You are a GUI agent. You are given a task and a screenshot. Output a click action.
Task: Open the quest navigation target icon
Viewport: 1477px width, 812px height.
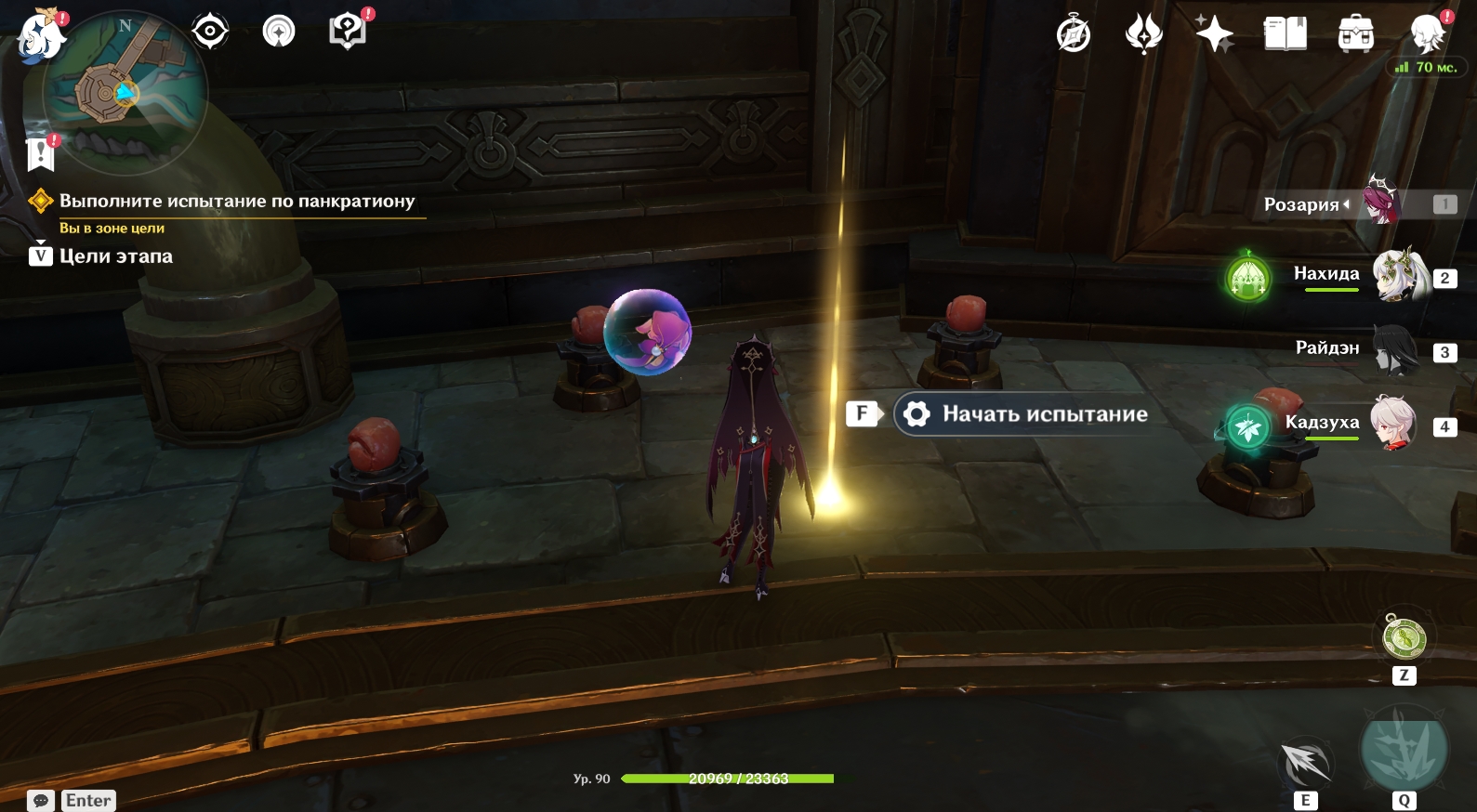click(210, 33)
